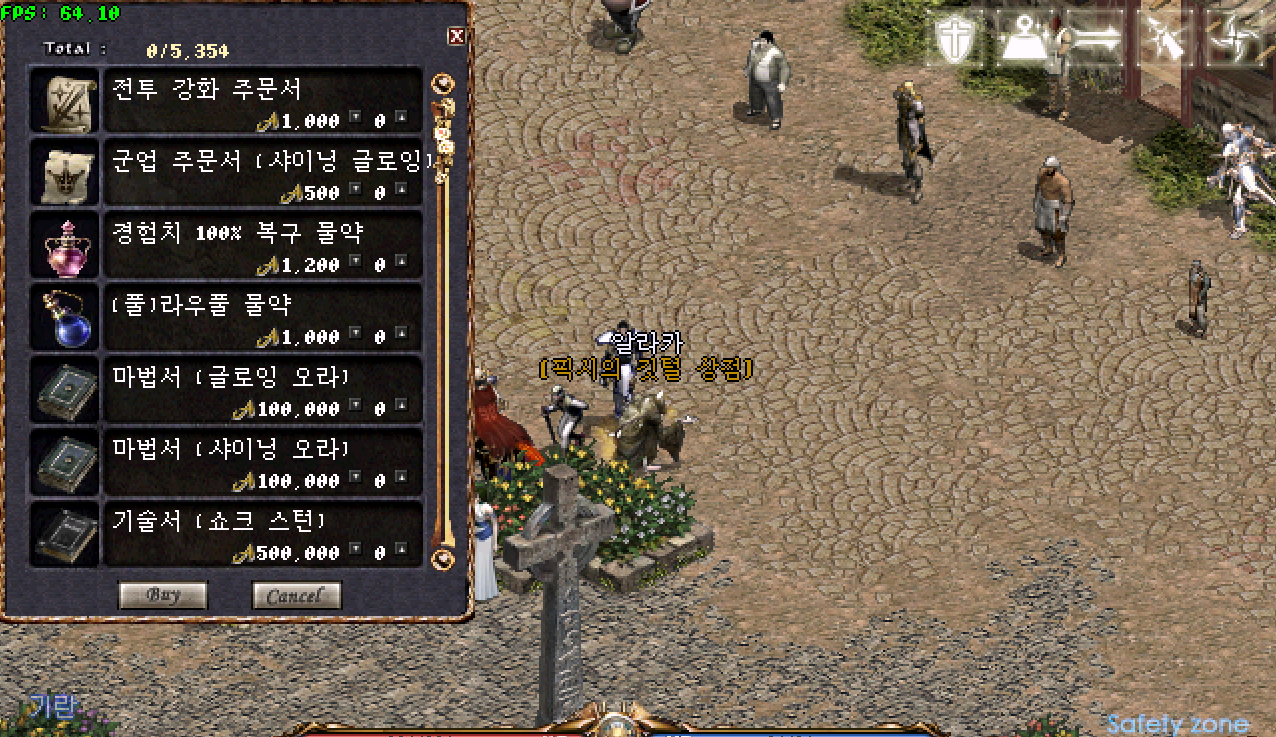Increase quantity of (풀)라우풀 물약
This screenshot has width=1276, height=737.
coord(401,333)
